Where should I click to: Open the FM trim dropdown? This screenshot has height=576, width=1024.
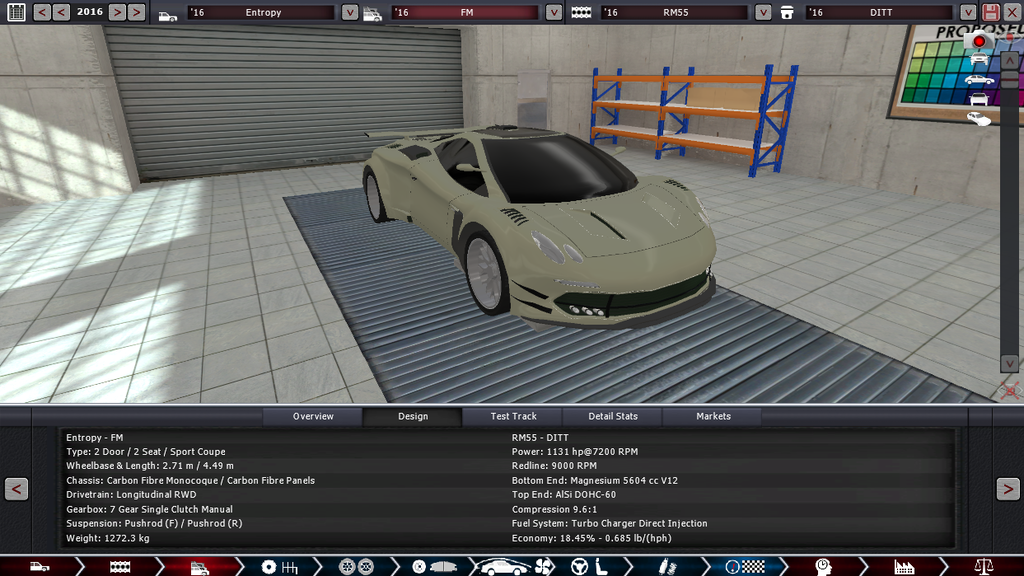pyautogui.click(x=554, y=12)
